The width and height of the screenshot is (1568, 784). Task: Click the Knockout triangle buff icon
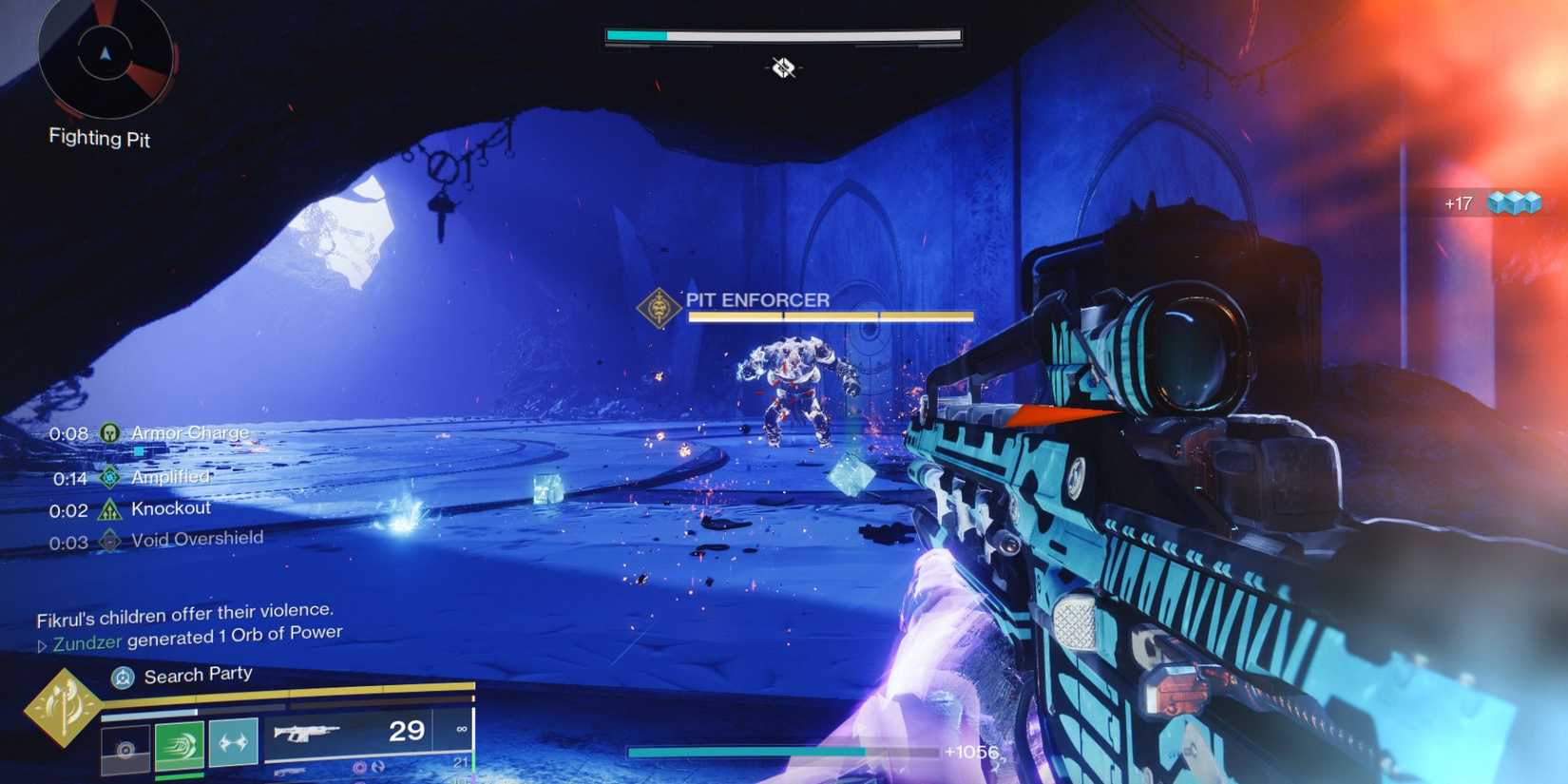(108, 508)
